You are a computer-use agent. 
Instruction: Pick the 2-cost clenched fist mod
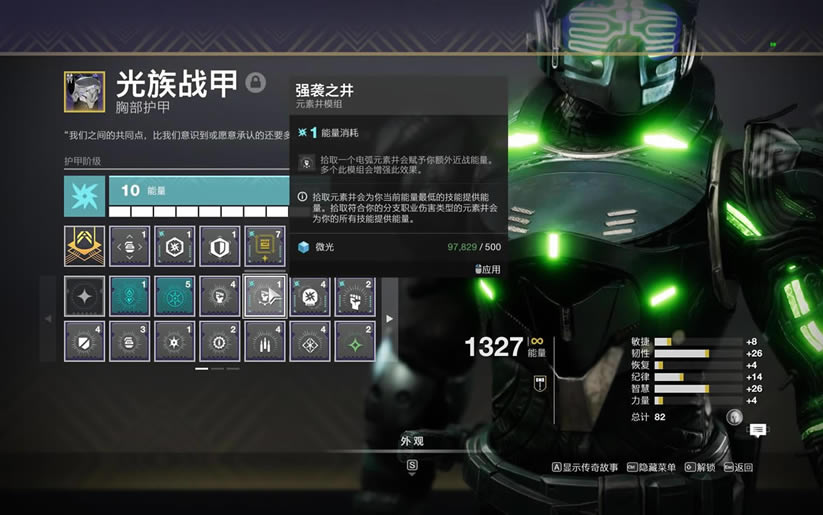354,296
